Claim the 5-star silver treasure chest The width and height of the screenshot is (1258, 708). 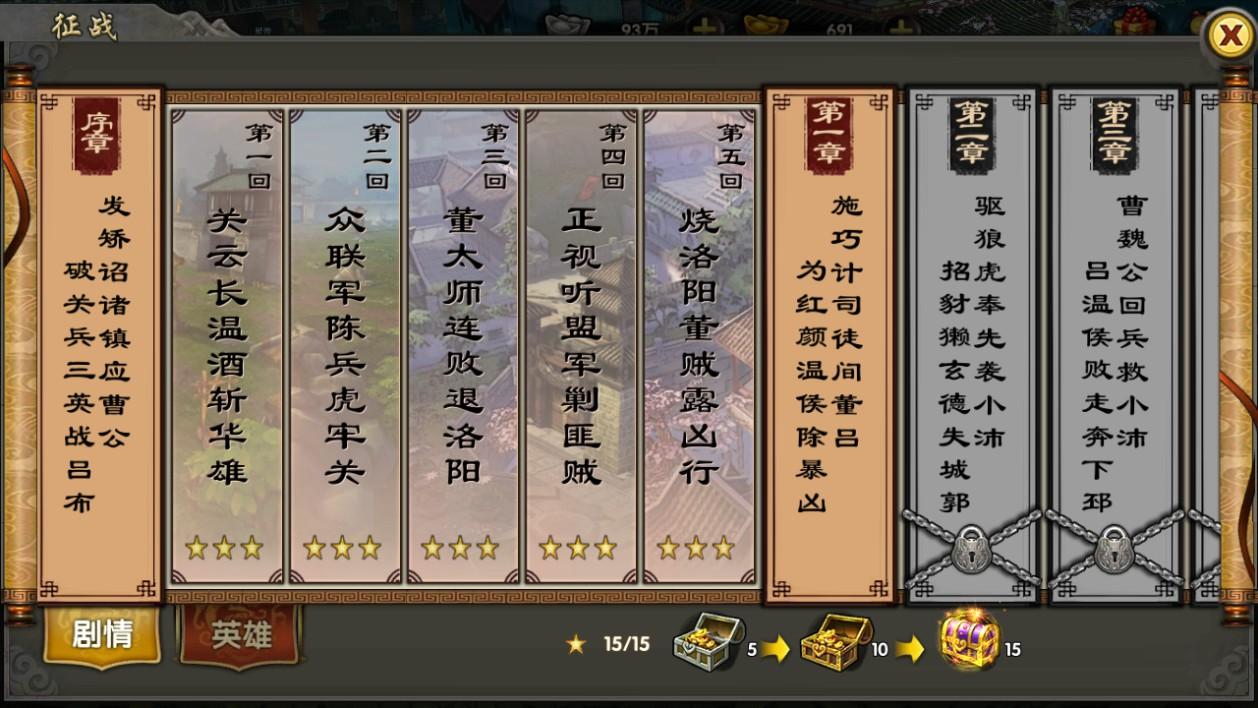(707, 641)
